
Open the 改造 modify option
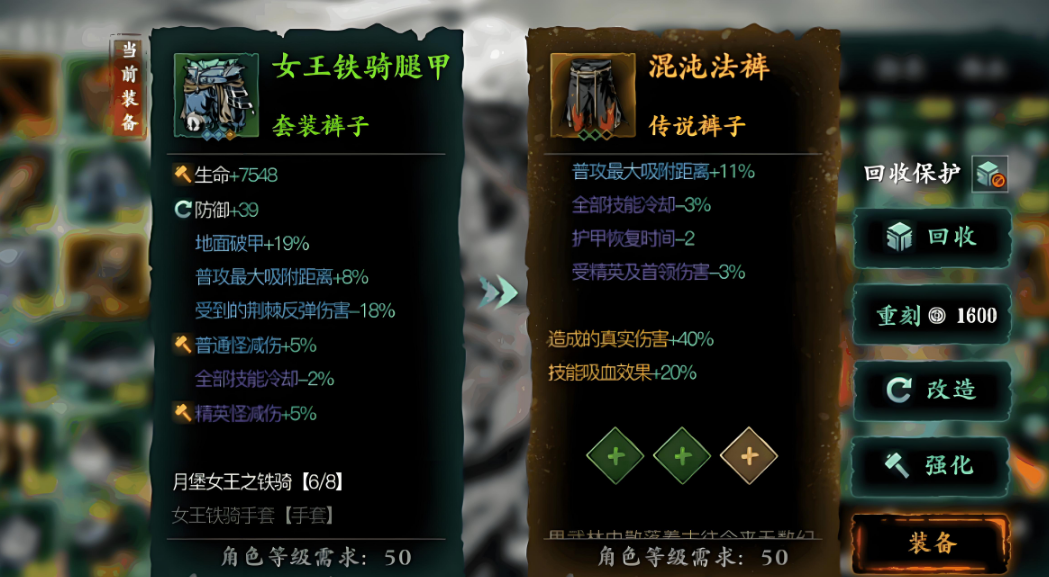[931, 389]
